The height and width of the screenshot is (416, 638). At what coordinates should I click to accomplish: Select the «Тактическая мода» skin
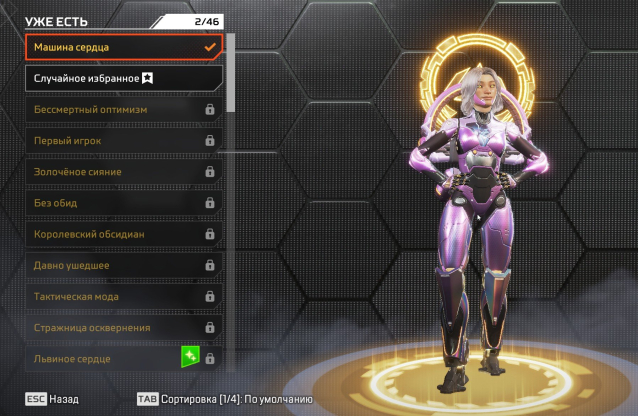point(123,296)
